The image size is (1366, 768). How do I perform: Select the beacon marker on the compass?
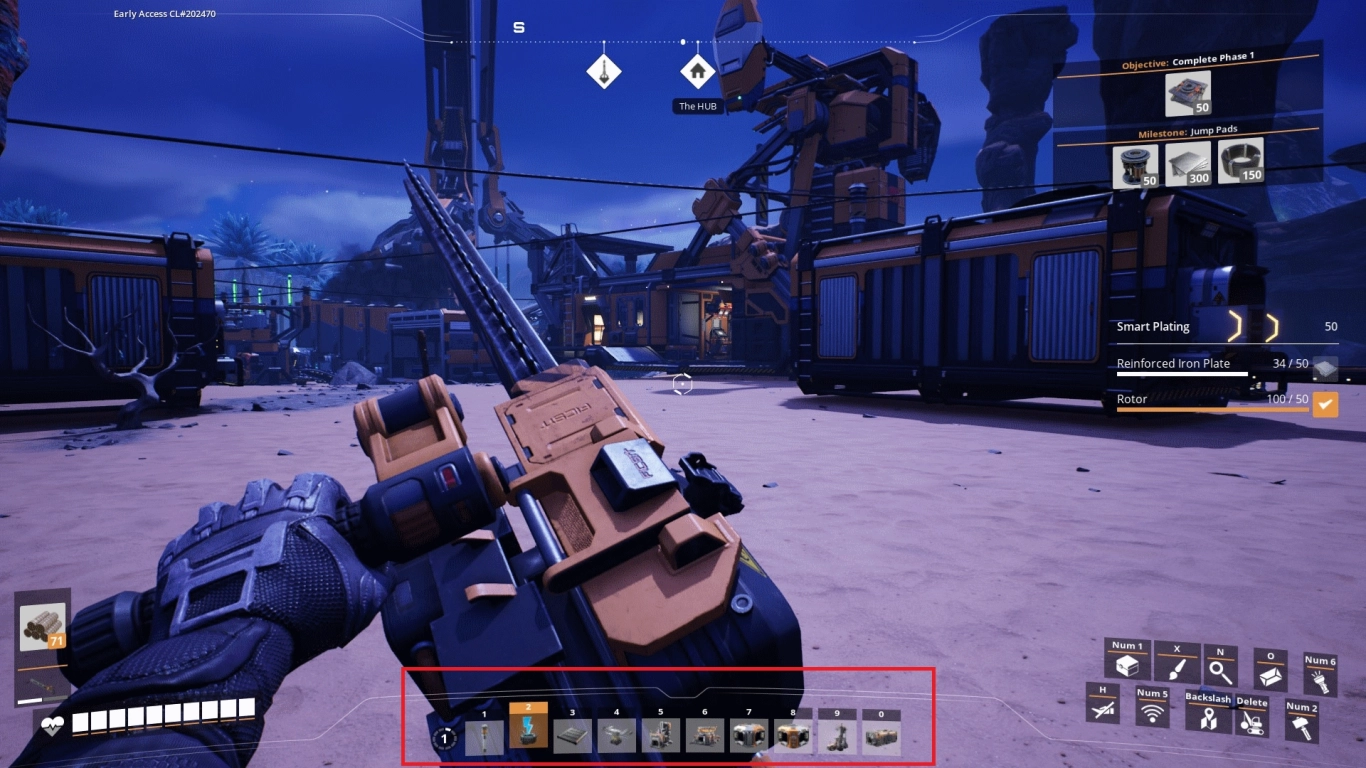click(x=604, y=70)
